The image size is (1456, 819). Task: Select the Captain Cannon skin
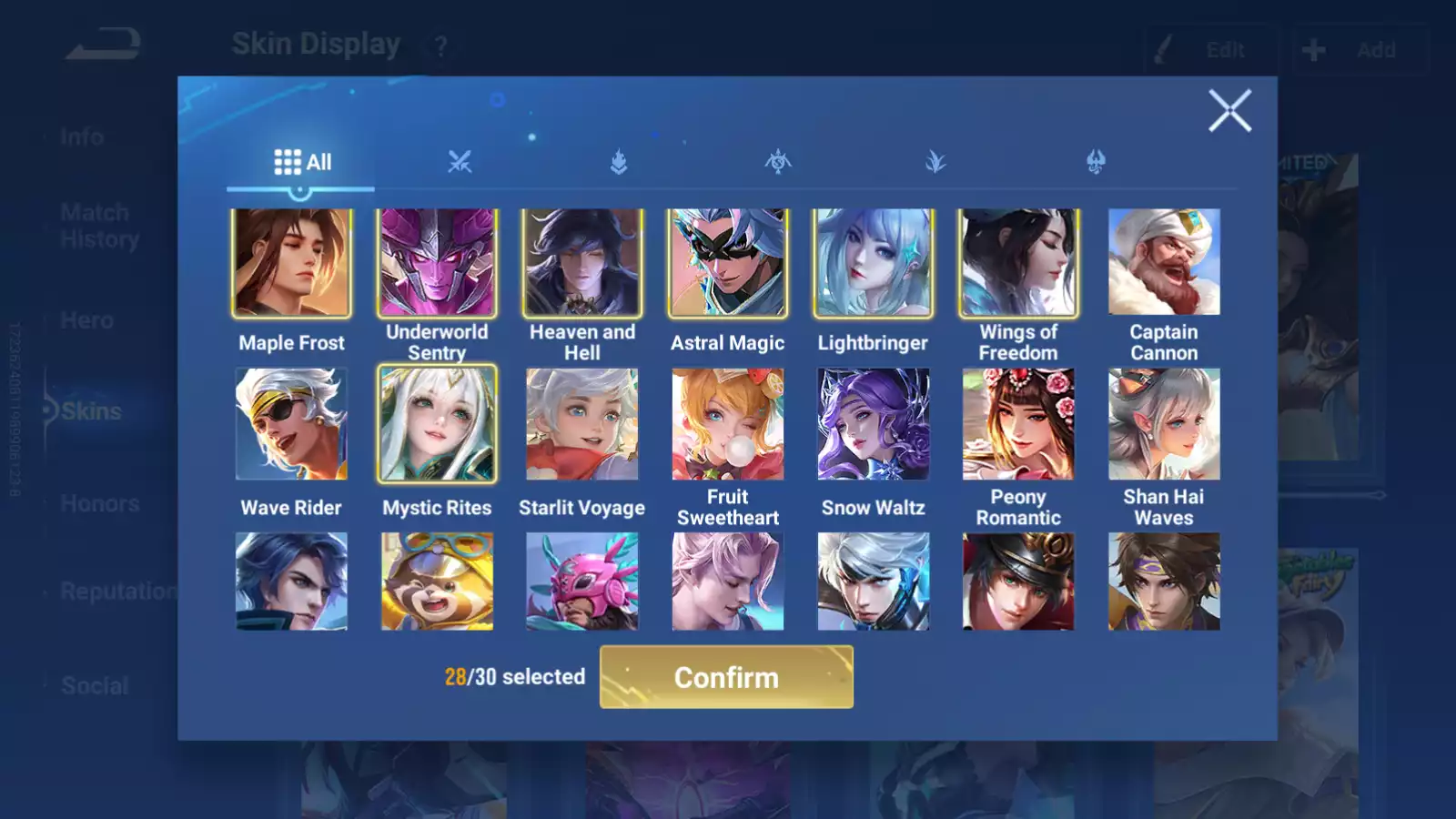click(1165, 262)
